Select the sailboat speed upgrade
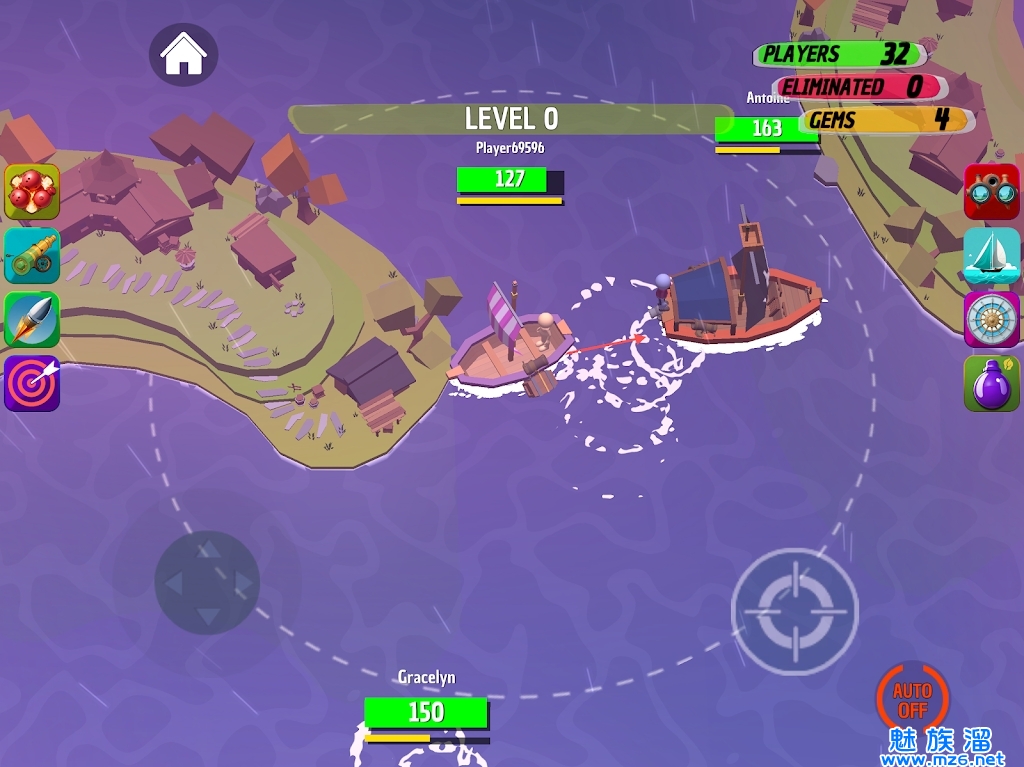 [991, 255]
